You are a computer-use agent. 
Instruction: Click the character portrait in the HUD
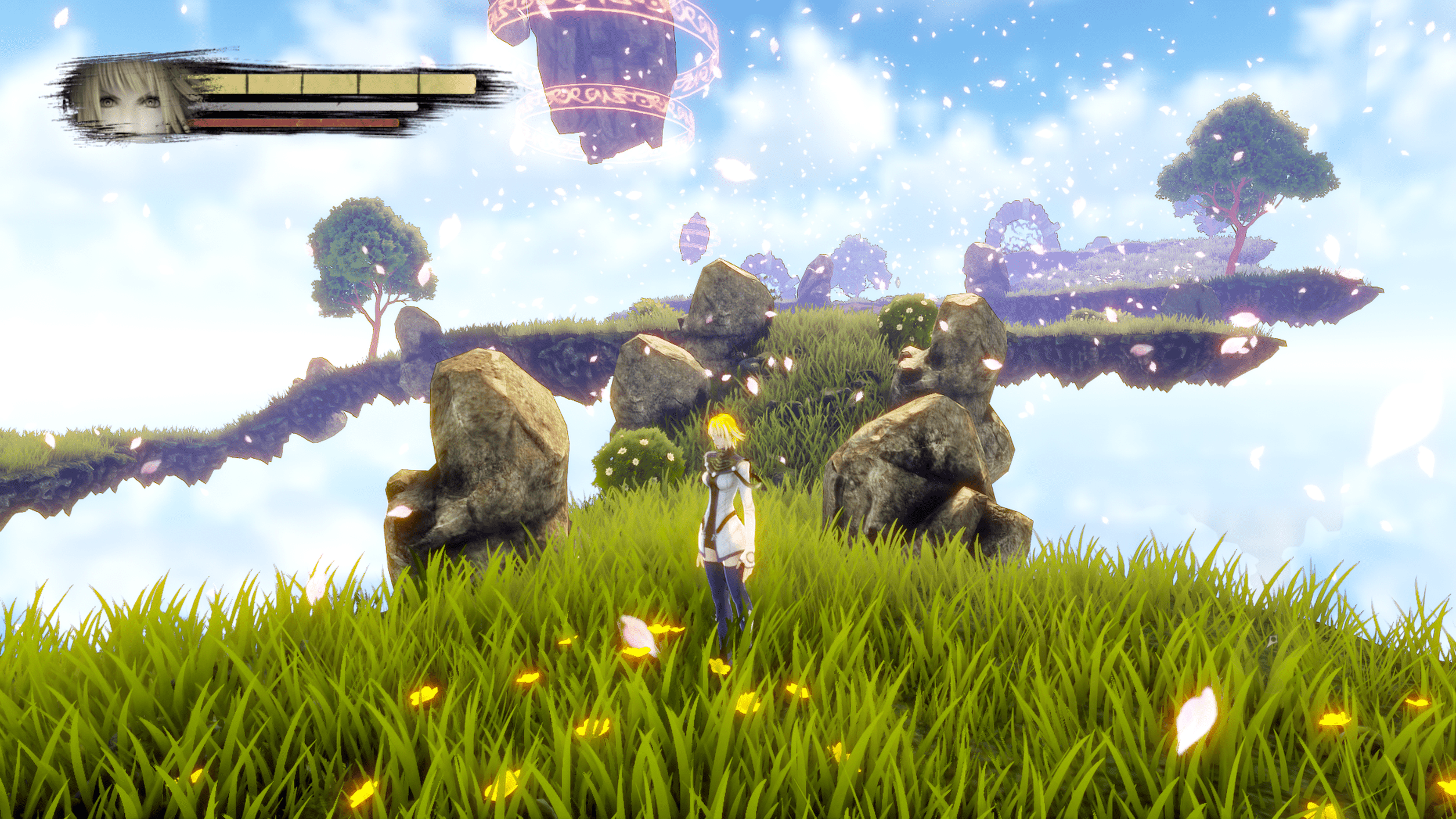click(x=131, y=99)
